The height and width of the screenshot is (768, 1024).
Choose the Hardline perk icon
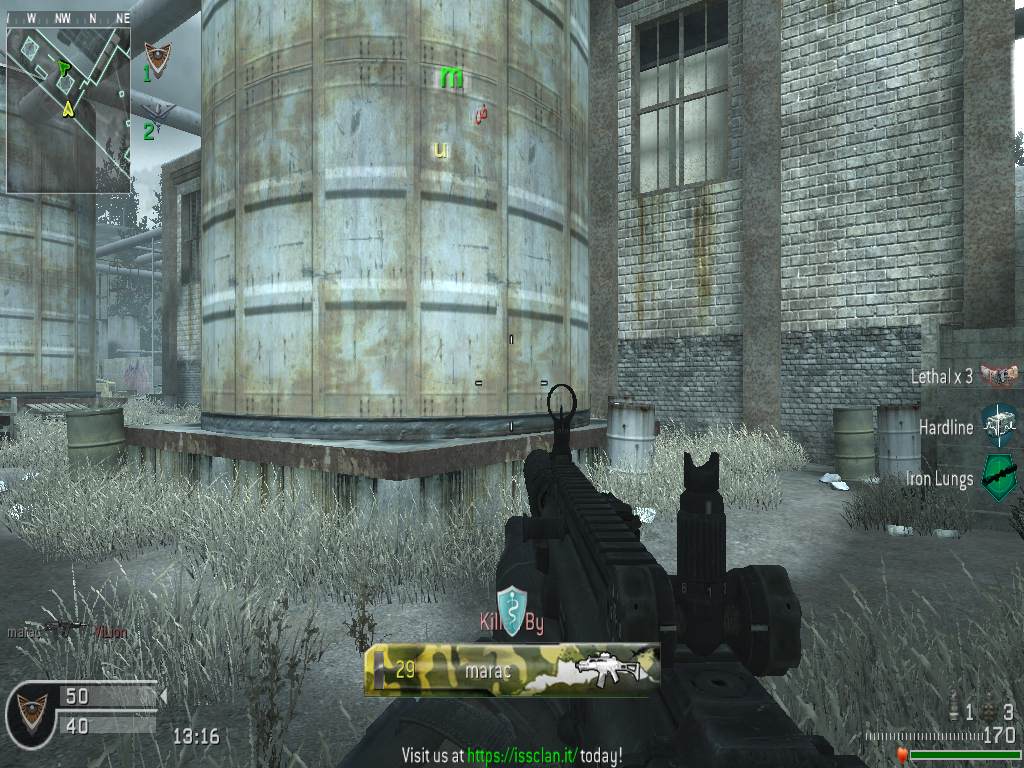tap(998, 426)
